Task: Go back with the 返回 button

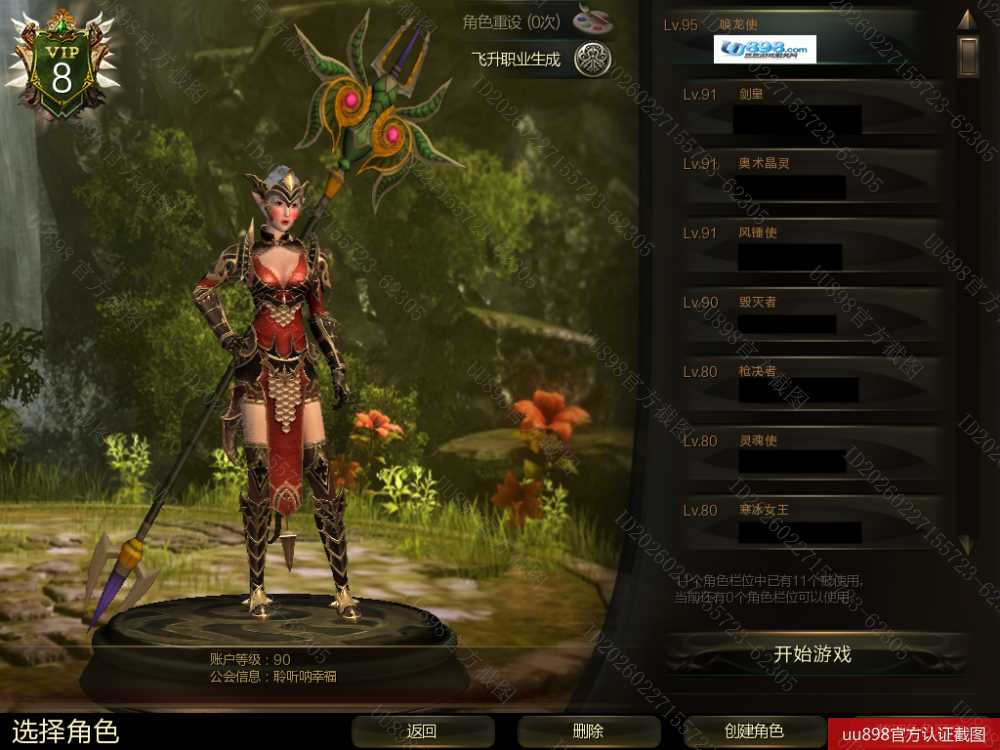Action: 422,731
